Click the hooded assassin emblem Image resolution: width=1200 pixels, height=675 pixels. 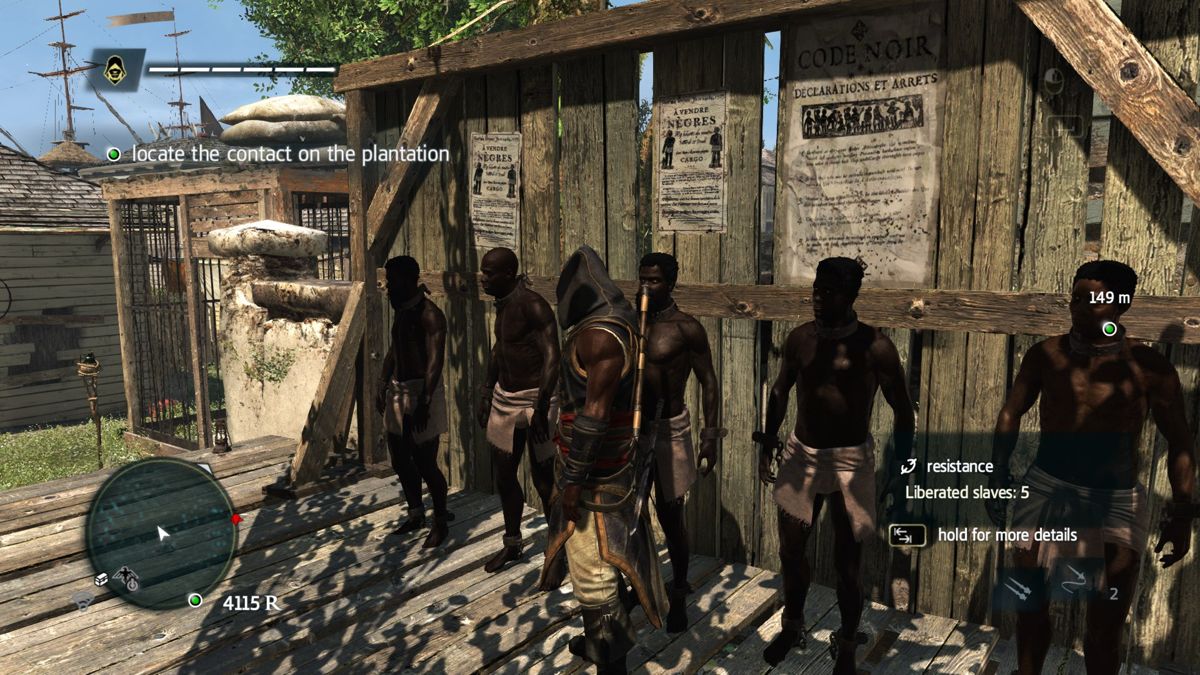[115, 70]
